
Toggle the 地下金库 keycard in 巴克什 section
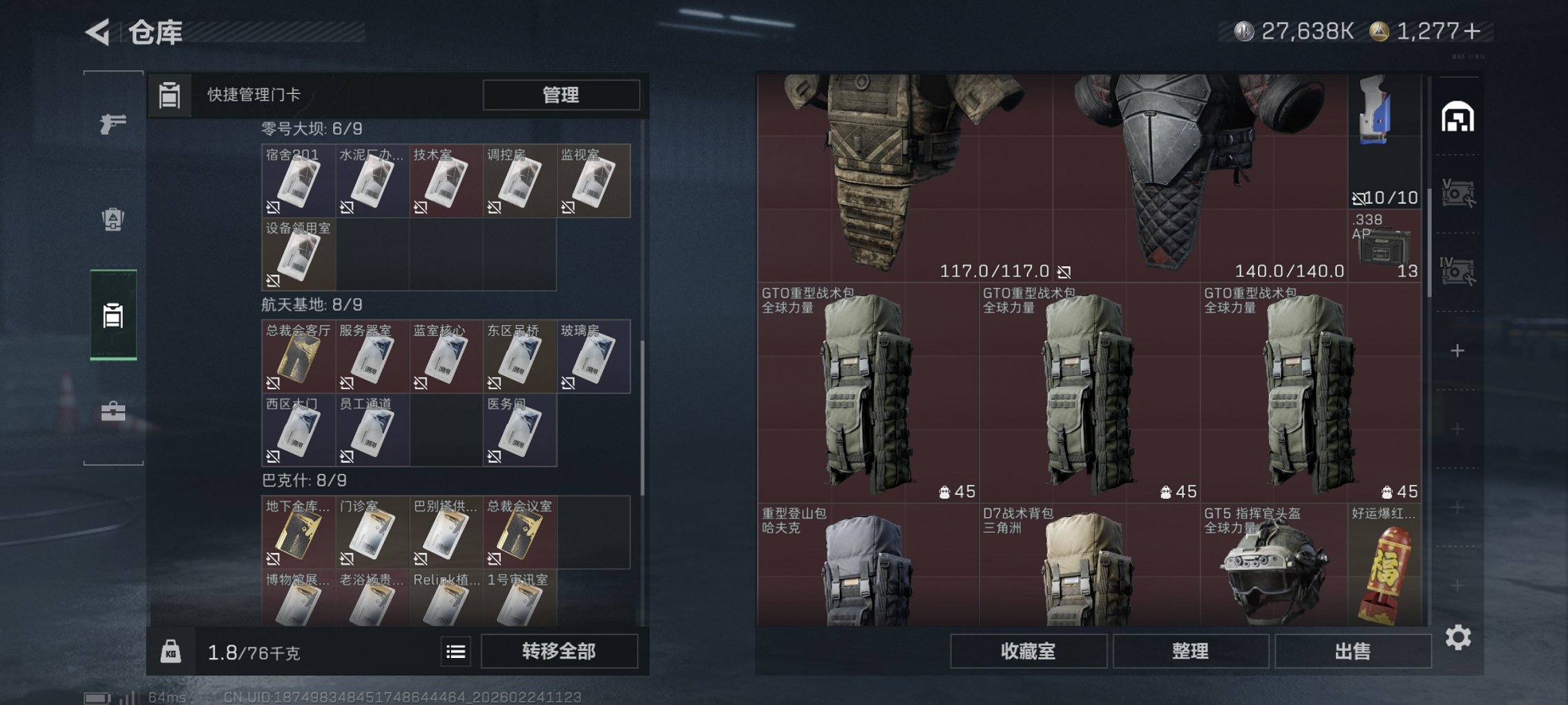click(298, 534)
